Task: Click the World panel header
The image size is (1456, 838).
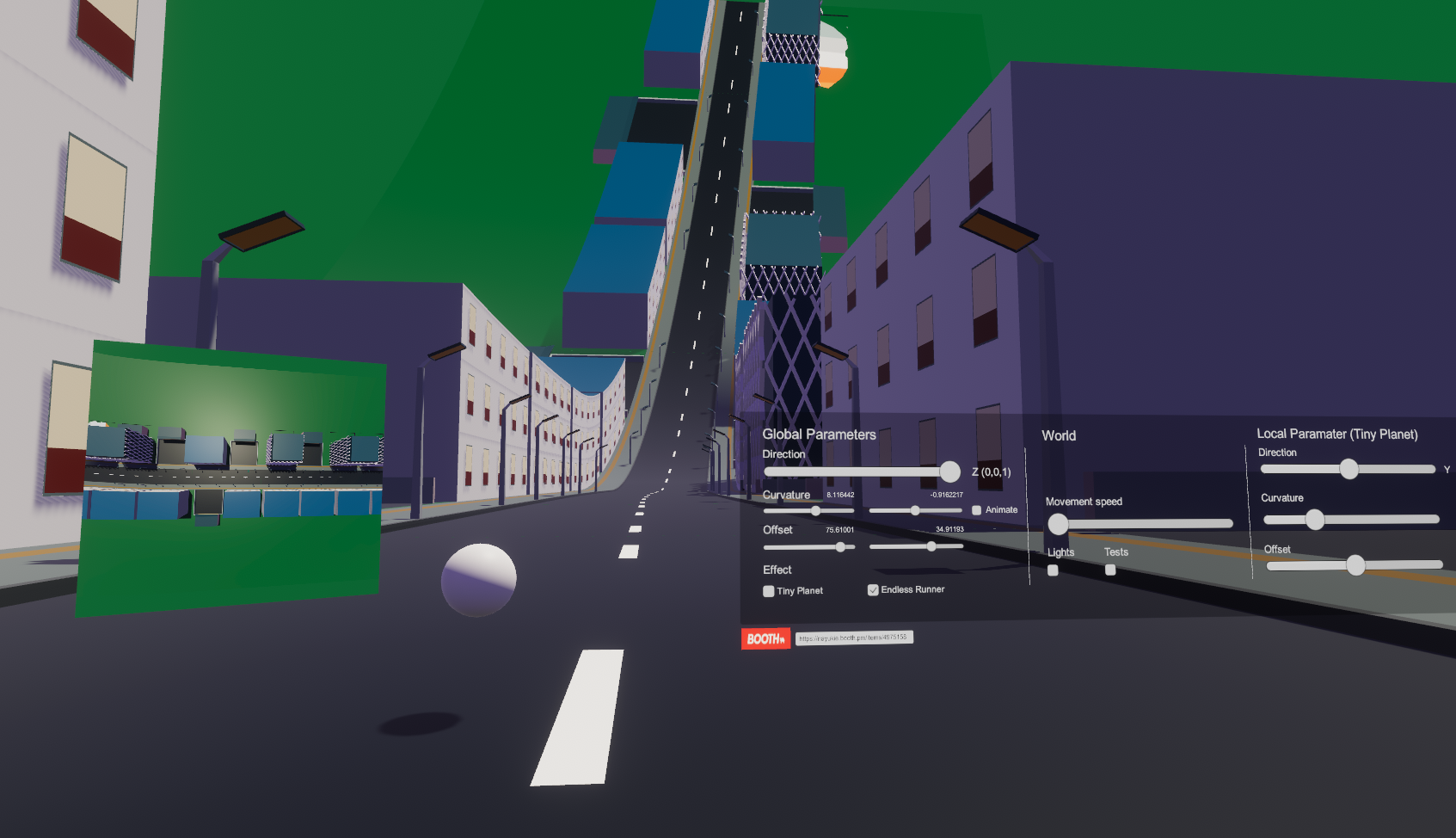Action: point(1059,435)
